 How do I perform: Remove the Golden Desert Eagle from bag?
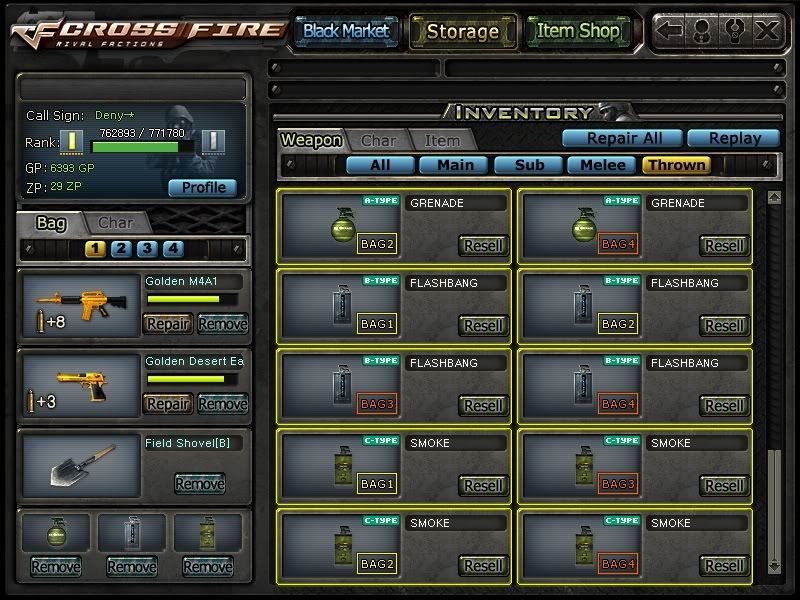coord(222,403)
